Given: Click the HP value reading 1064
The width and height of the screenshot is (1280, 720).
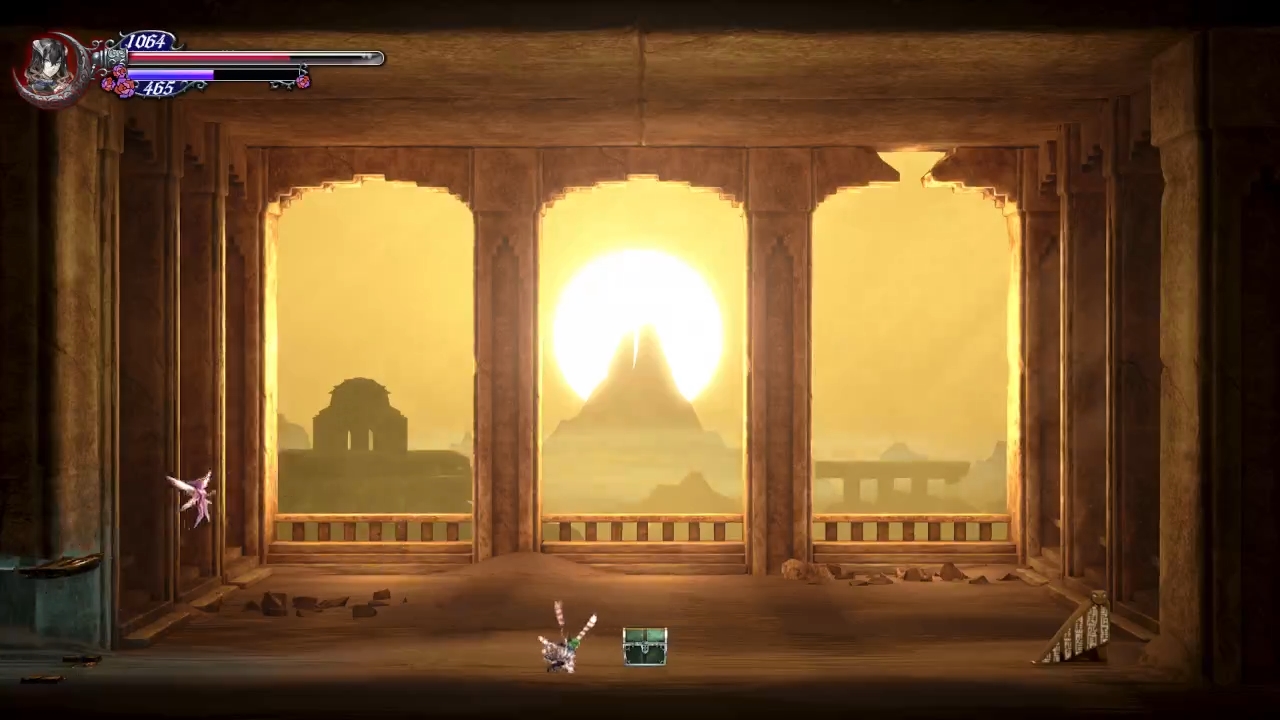Looking at the screenshot, I should pyautogui.click(x=146, y=41).
